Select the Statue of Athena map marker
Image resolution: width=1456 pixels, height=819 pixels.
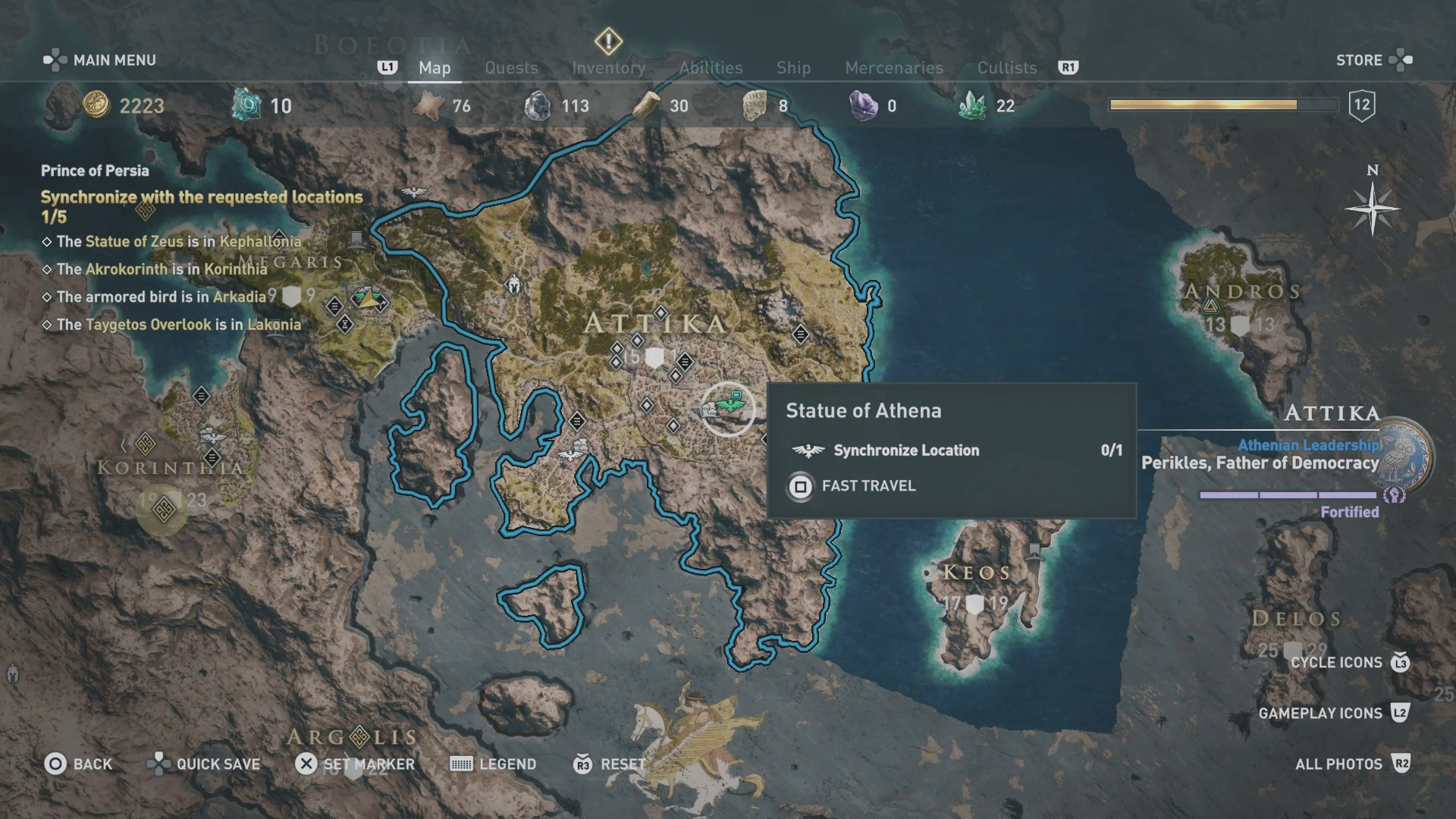tap(728, 408)
